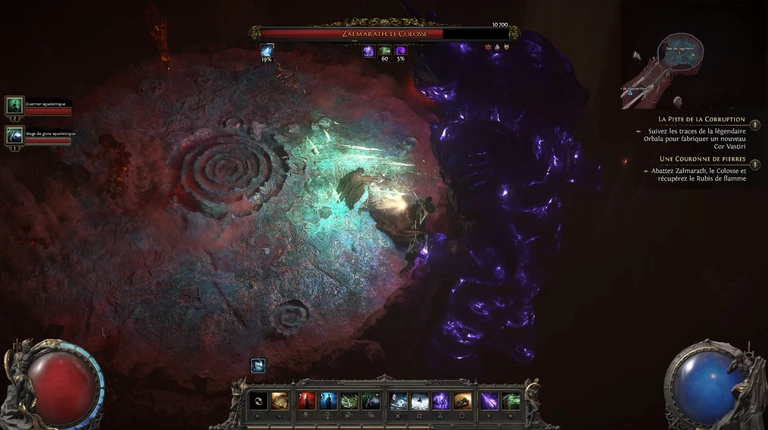Screen dimensions: 768x430
Task: Use the tan claw skill slot
Action: point(281,401)
